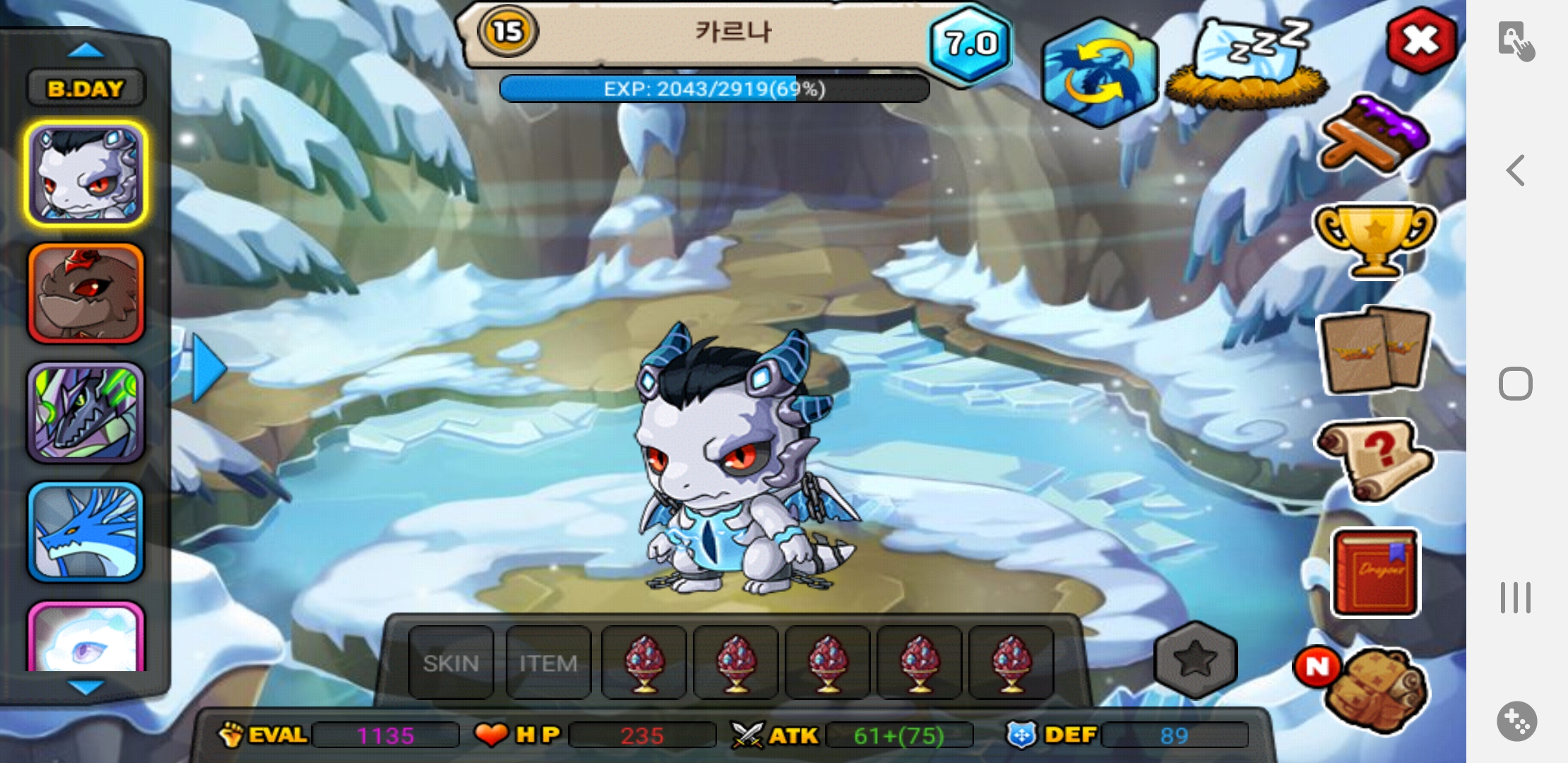Viewport: 1568px width, 763px height.
Task: Select the dark armored dragon portrait
Action: coord(85,413)
